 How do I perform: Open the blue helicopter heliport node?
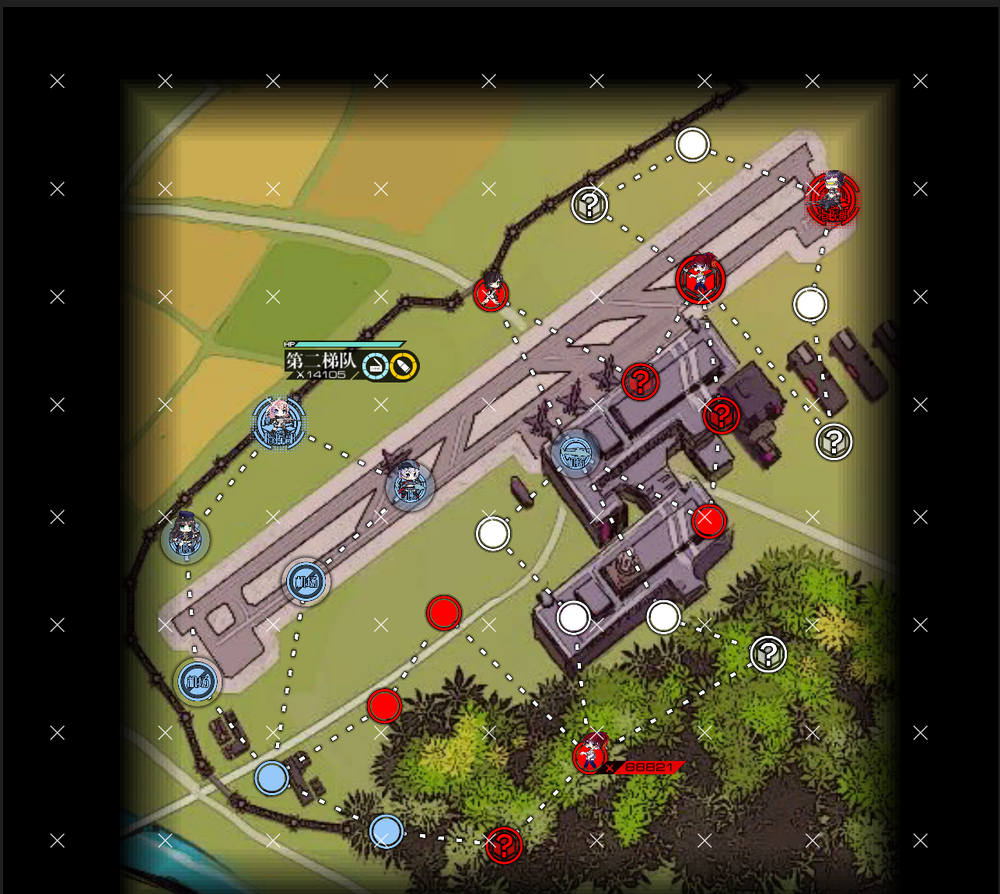(576, 453)
